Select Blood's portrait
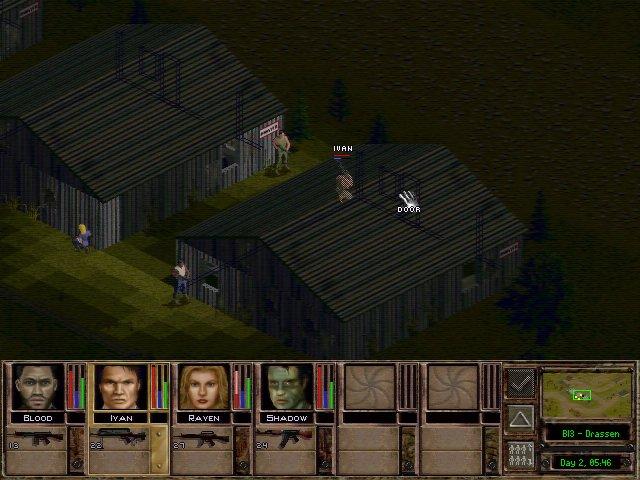Screen dimensions: 640x480 (x=36, y=387)
